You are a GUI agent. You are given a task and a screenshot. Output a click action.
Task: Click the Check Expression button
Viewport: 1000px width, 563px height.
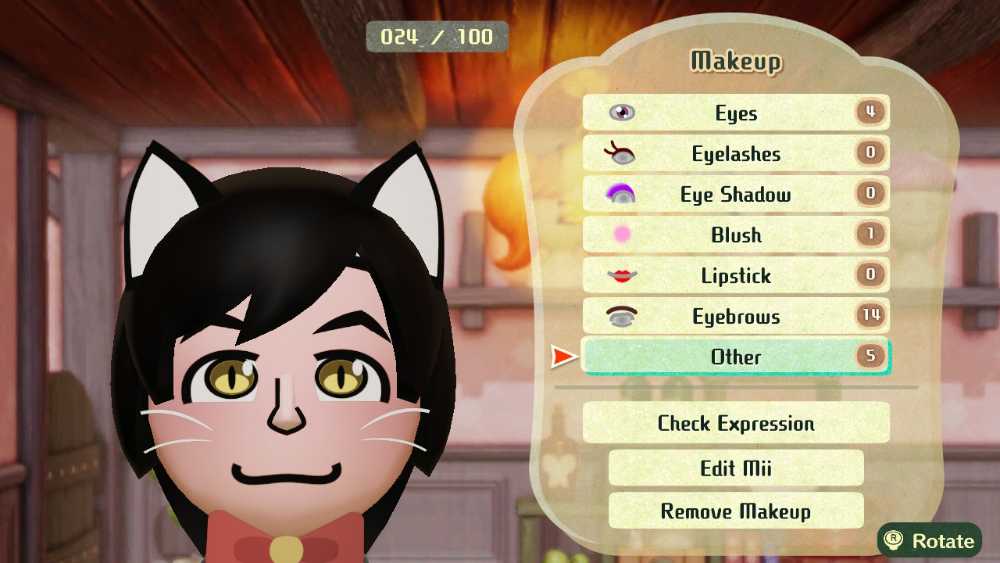[735, 423]
